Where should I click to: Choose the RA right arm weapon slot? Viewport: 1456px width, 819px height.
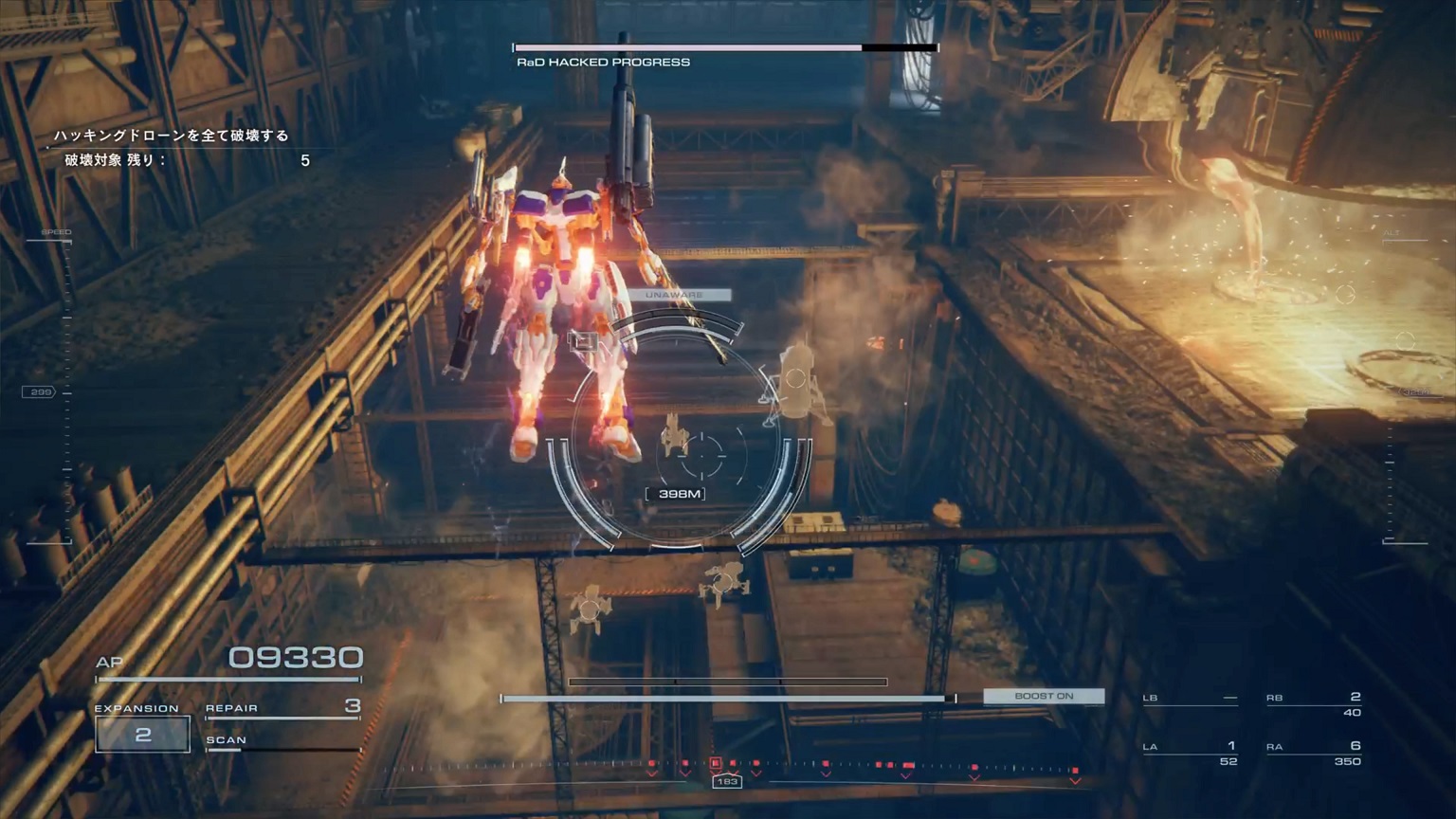click(1314, 753)
